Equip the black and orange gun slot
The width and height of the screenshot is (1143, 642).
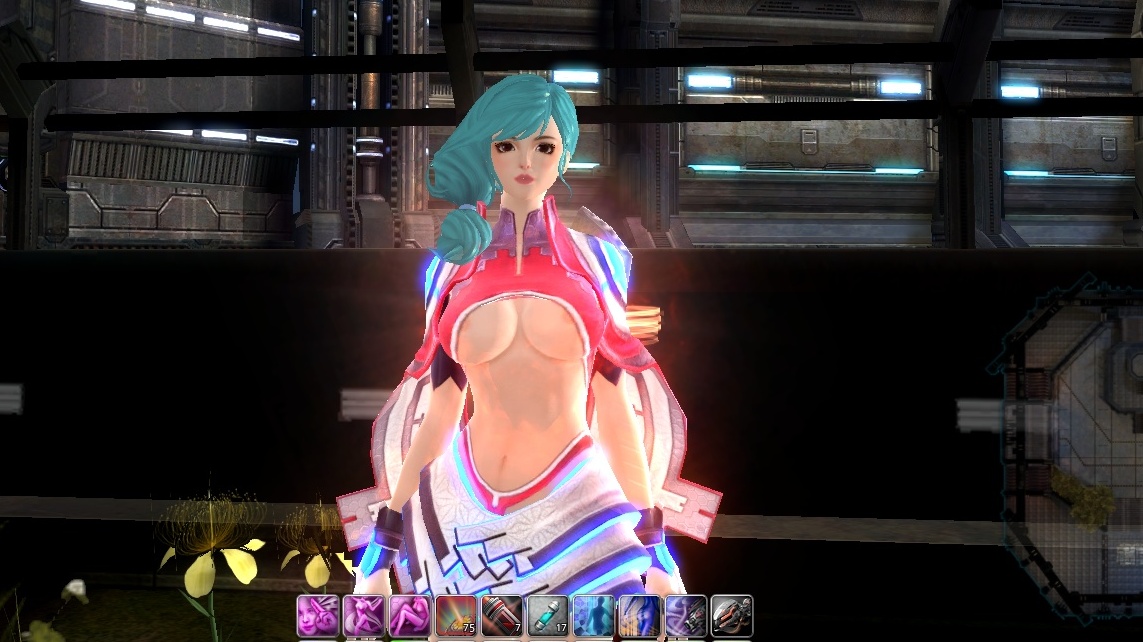732,616
